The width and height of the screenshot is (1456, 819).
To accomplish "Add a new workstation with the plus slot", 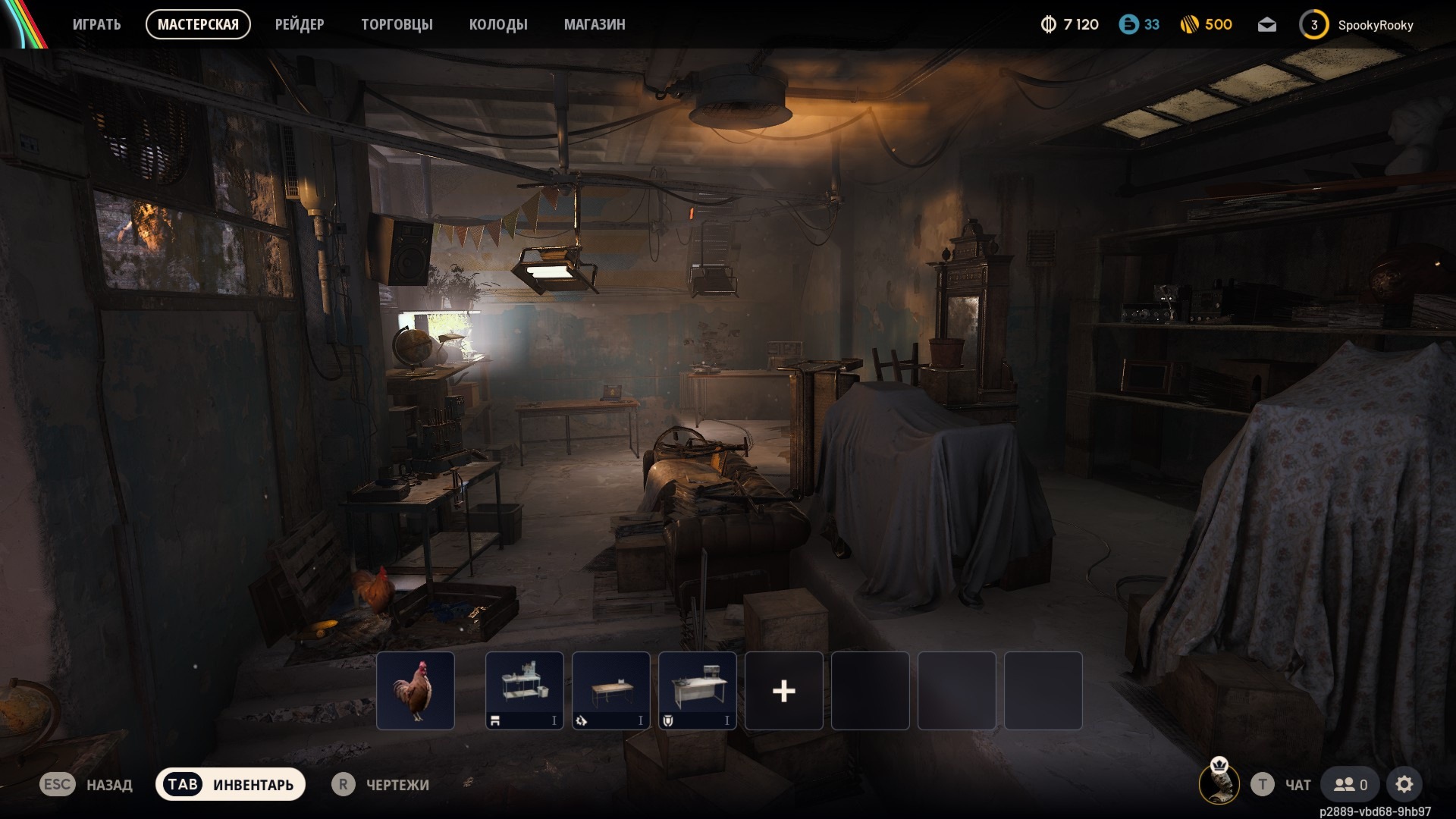I will point(784,691).
